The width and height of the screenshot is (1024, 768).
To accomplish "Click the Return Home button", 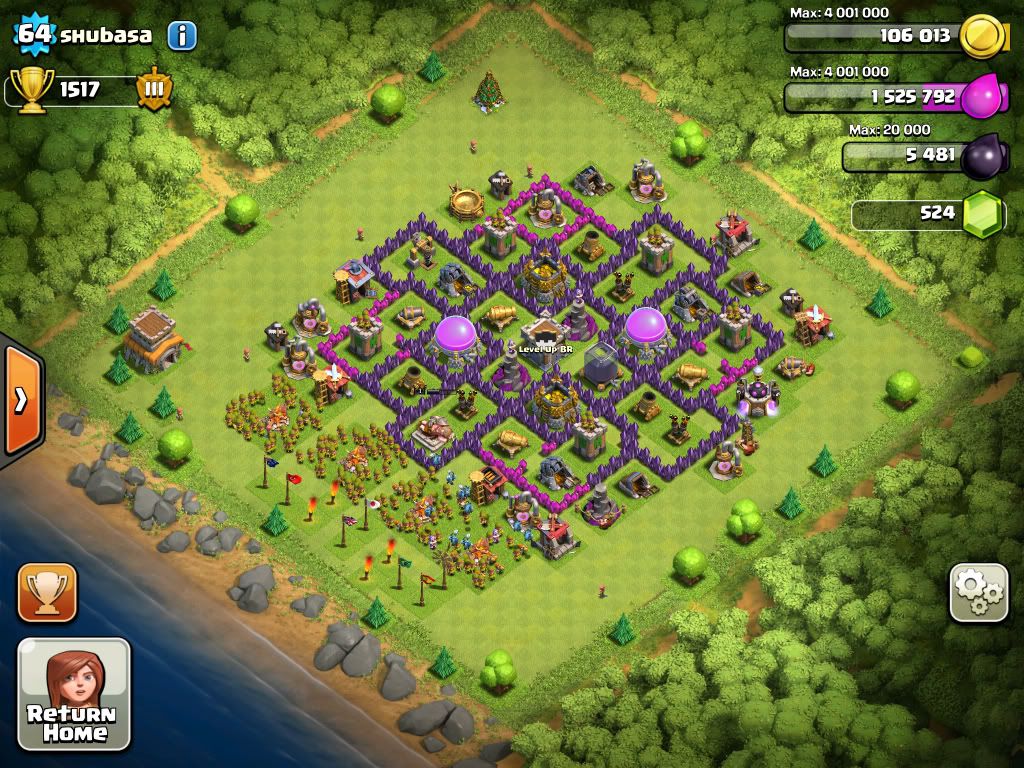I will [x=74, y=693].
